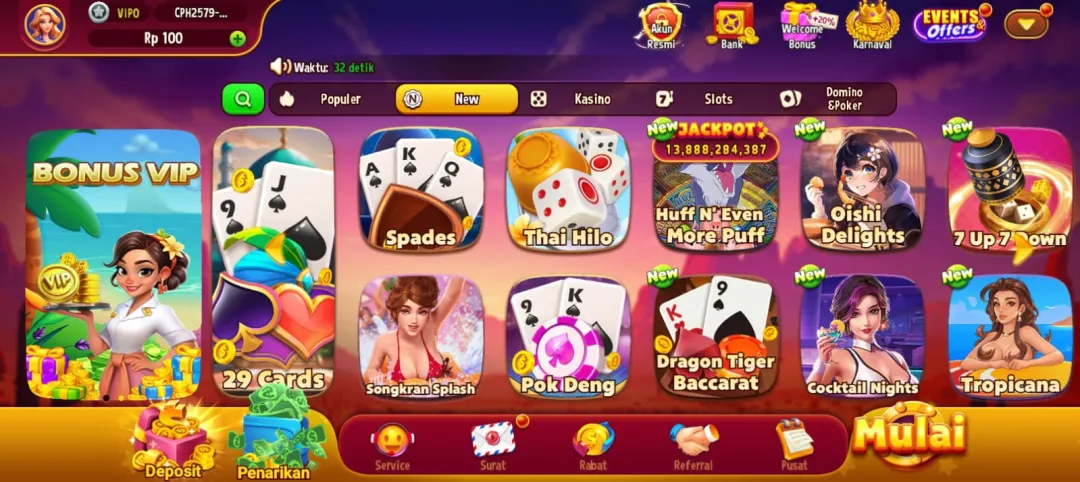
Task: Open the Karnaval crown icon
Action: click(872, 24)
